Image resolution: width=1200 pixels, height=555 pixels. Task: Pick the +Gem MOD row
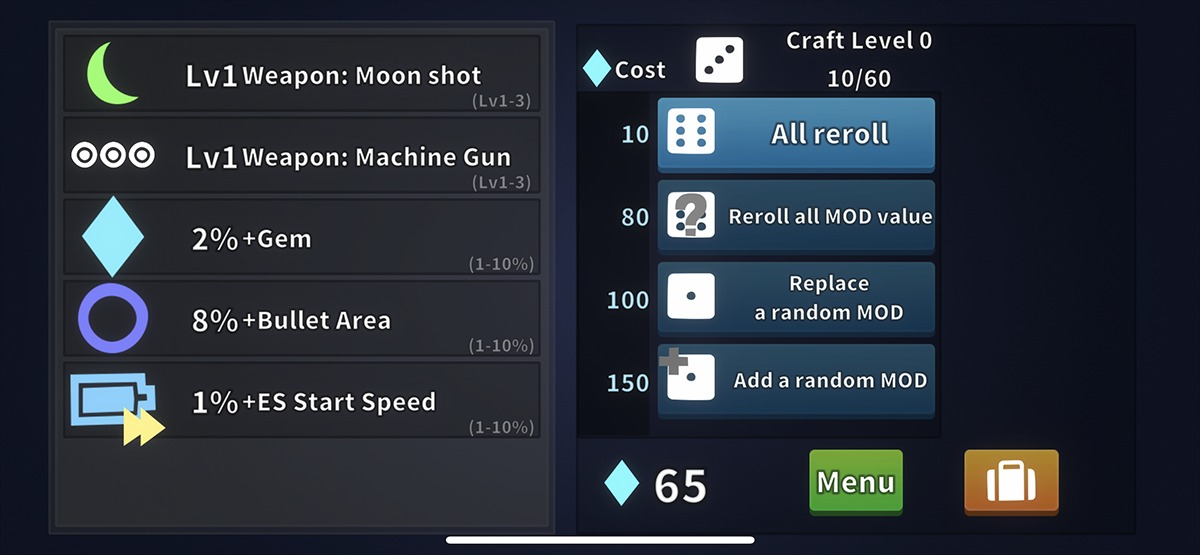[302, 238]
